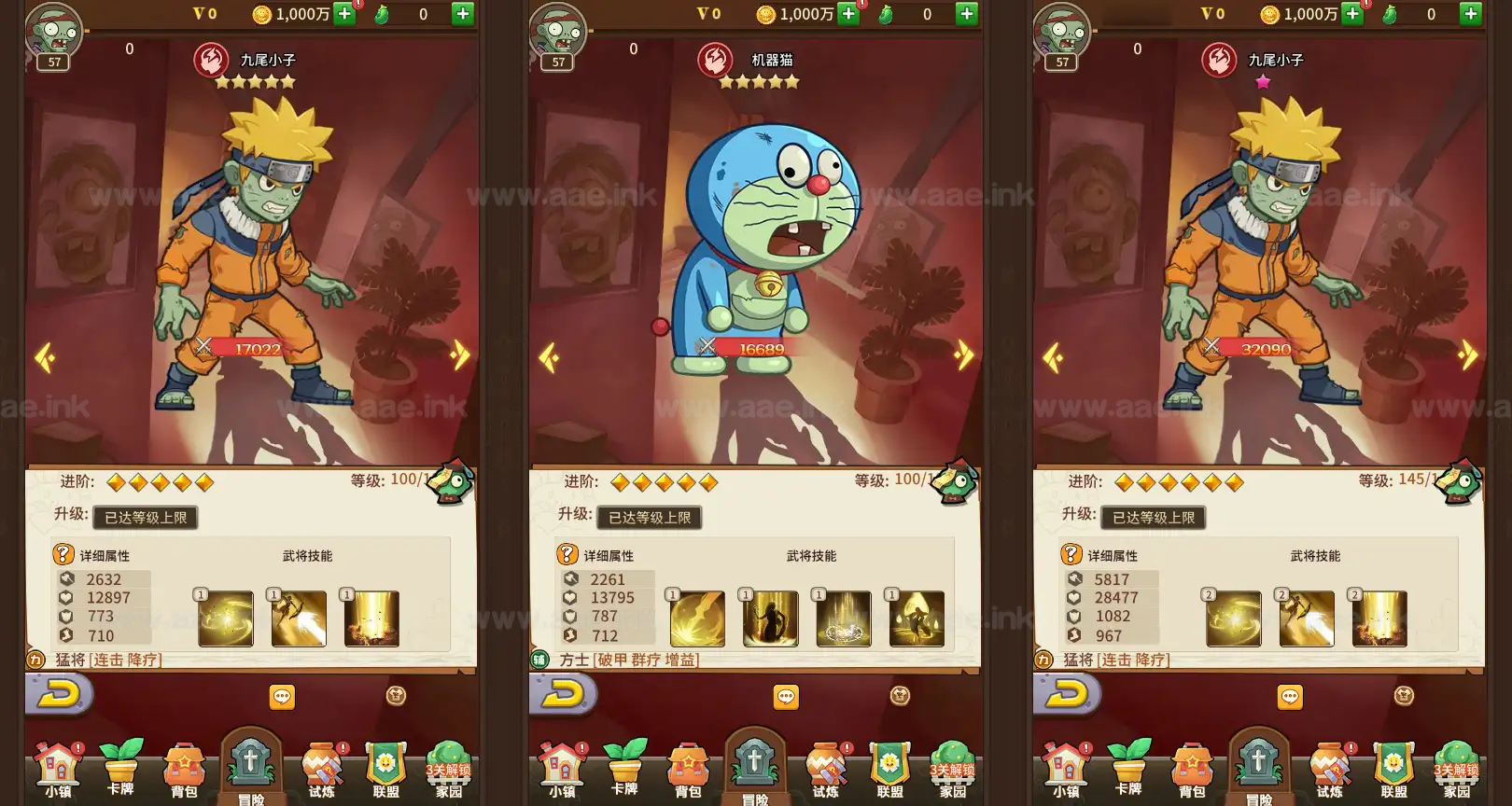Click the question mark beside 详细属性
The height and width of the screenshot is (806, 1512).
(62, 553)
